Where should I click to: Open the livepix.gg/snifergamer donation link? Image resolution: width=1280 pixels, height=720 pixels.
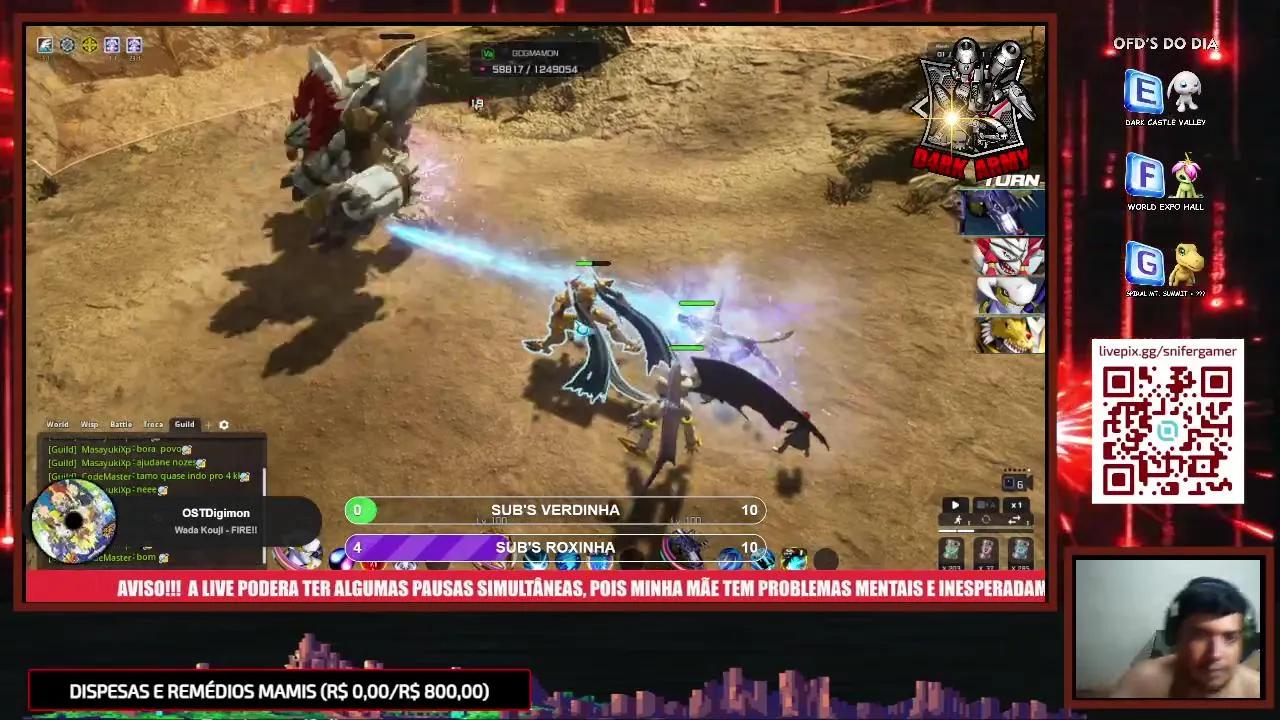(x=1167, y=351)
